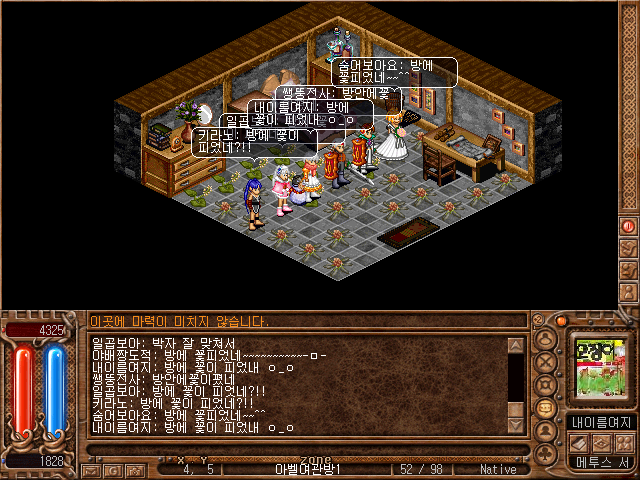This screenshot has height=480, width=640.
Task: Click the diamond icon under the name
Action: pos(603,443)
